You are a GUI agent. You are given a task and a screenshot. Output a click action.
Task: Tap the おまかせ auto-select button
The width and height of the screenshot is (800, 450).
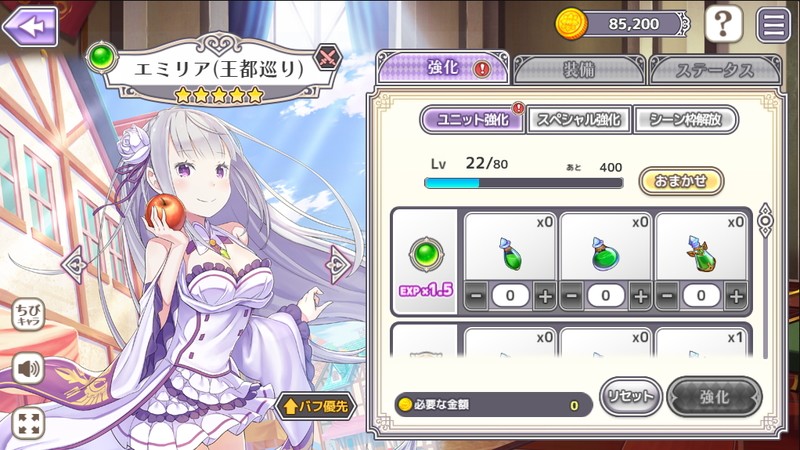pos(680,181)
